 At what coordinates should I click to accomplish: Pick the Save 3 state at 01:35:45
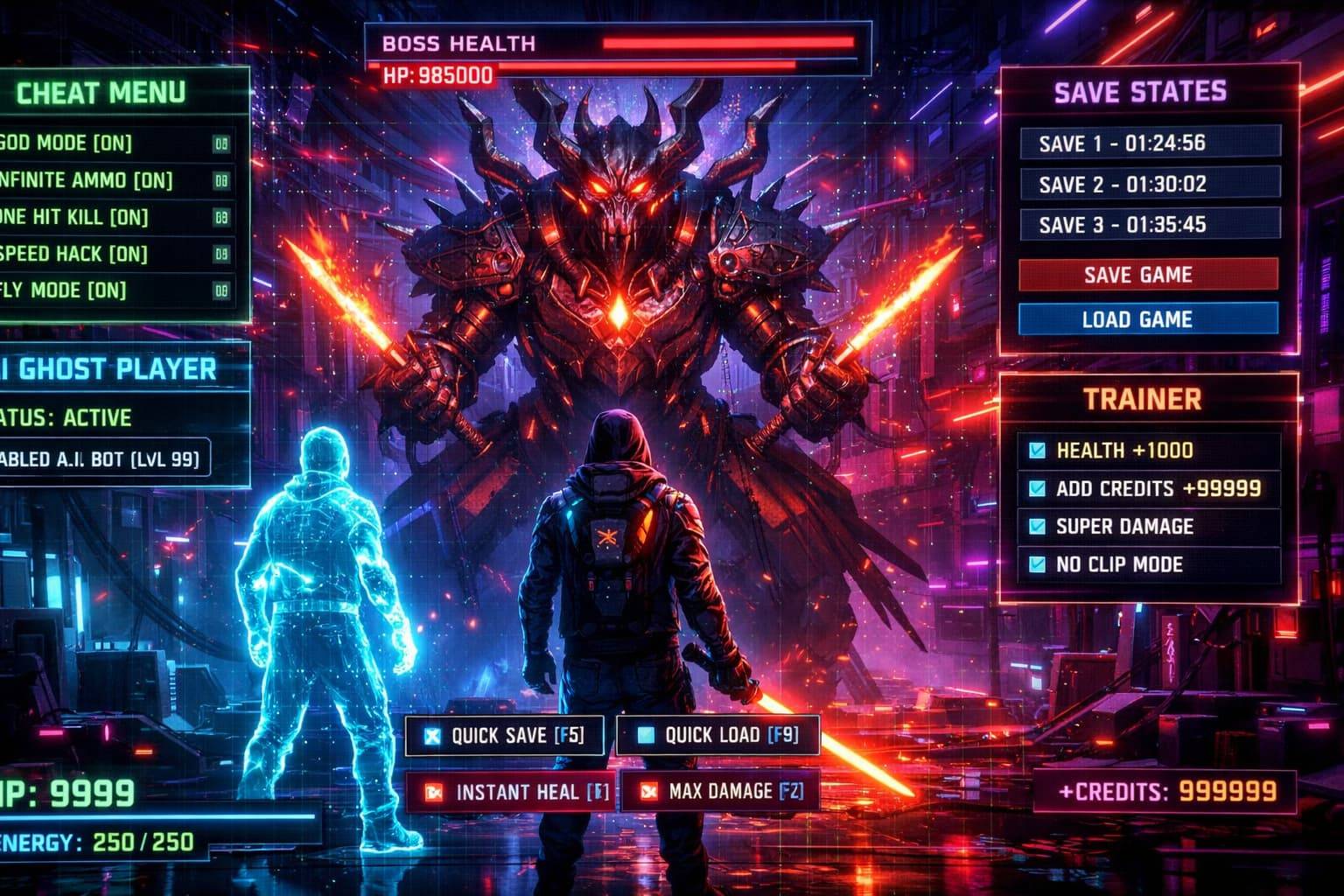click(1149, 225)
